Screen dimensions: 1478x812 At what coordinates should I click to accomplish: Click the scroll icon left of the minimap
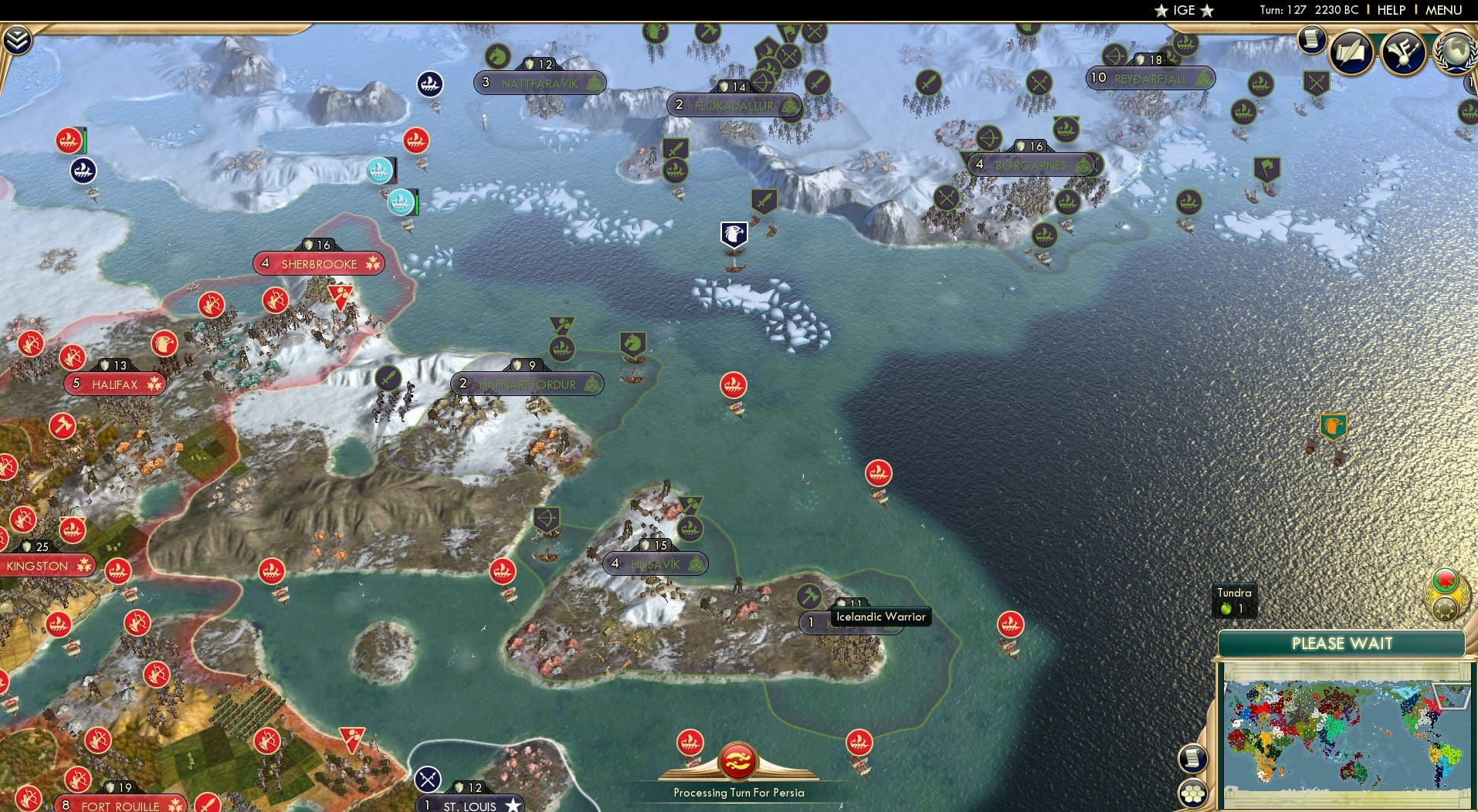click(1194, 756)
